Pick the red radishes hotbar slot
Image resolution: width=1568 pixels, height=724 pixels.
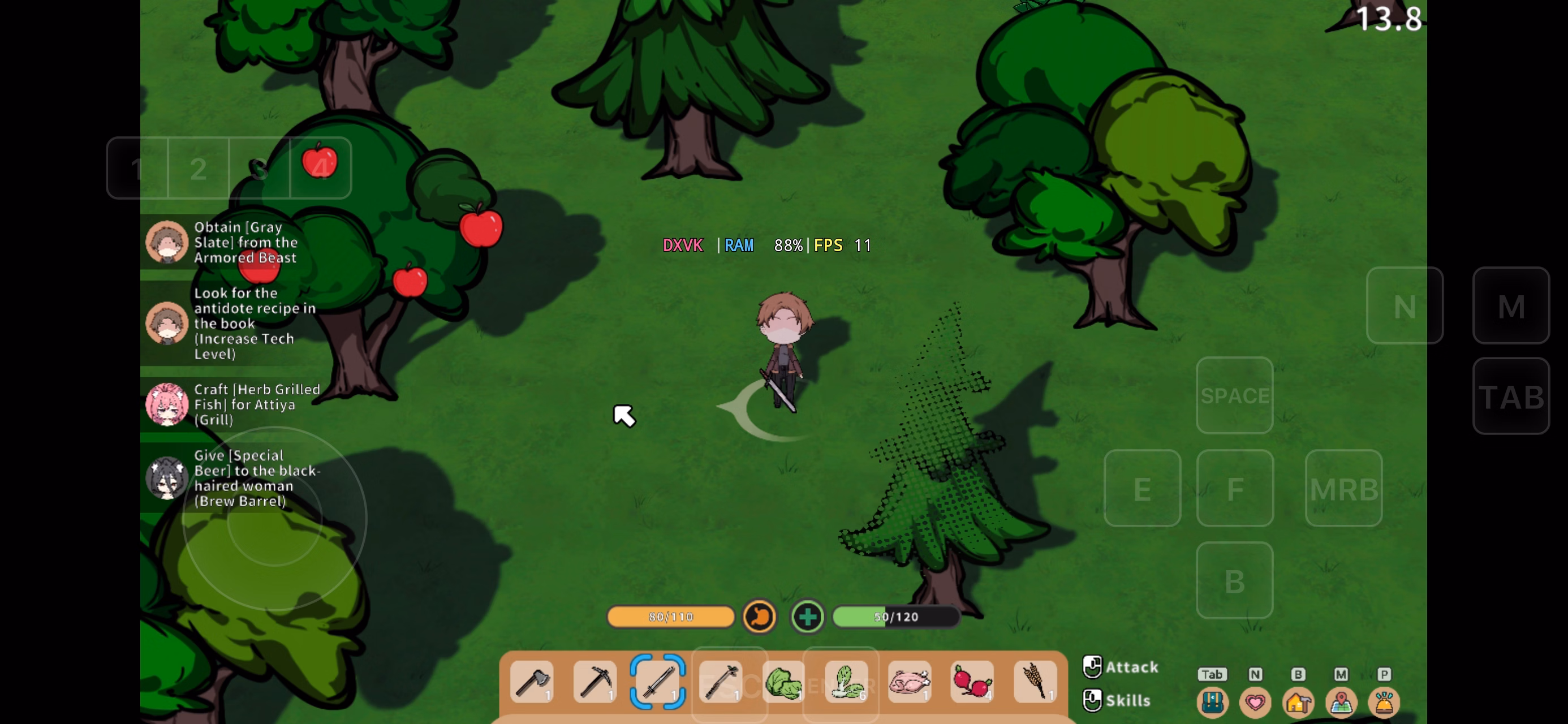pos(972,682)
